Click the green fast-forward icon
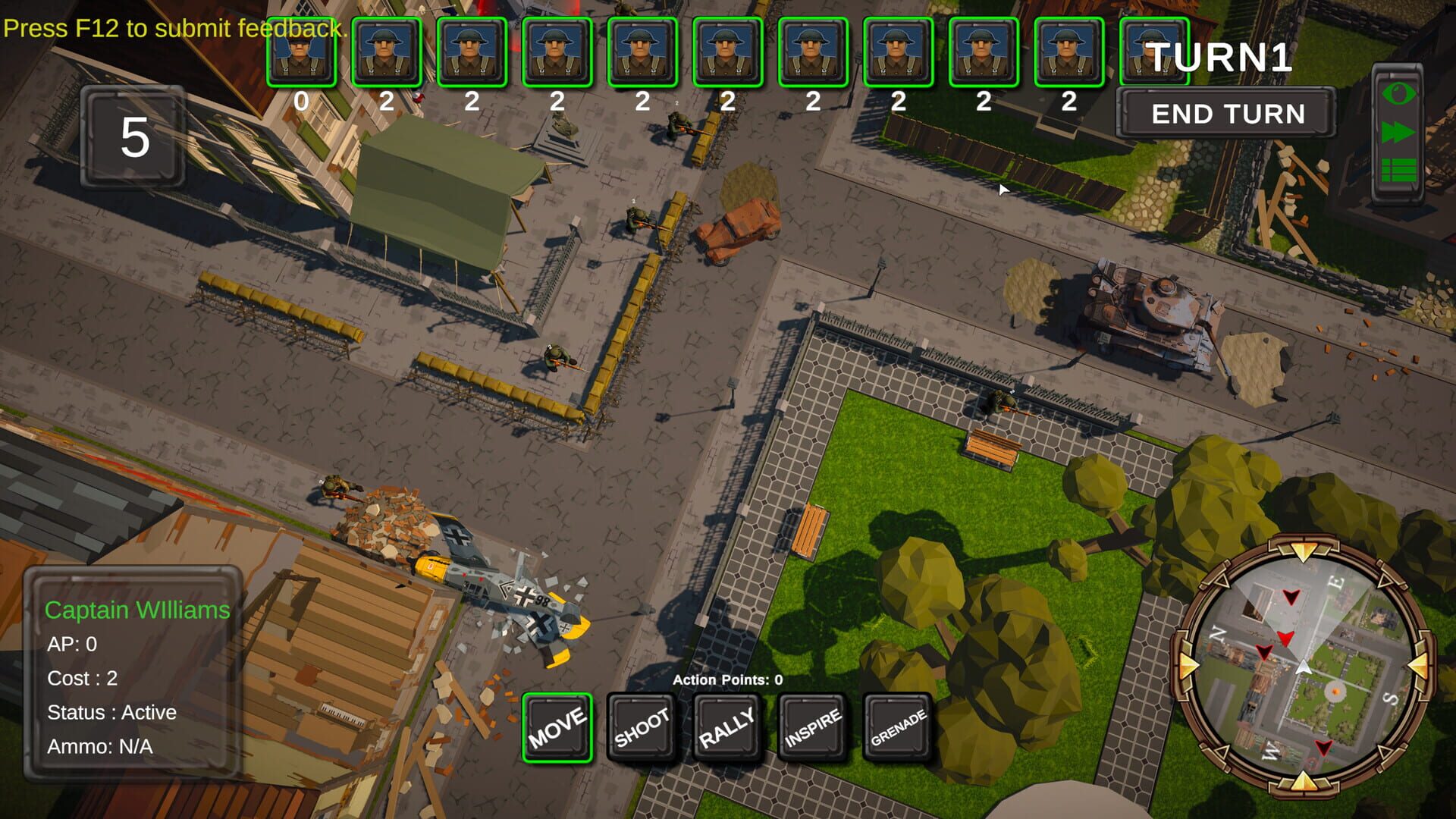The width and height of the screenshot is (1456, 819). coord(1399,132)
